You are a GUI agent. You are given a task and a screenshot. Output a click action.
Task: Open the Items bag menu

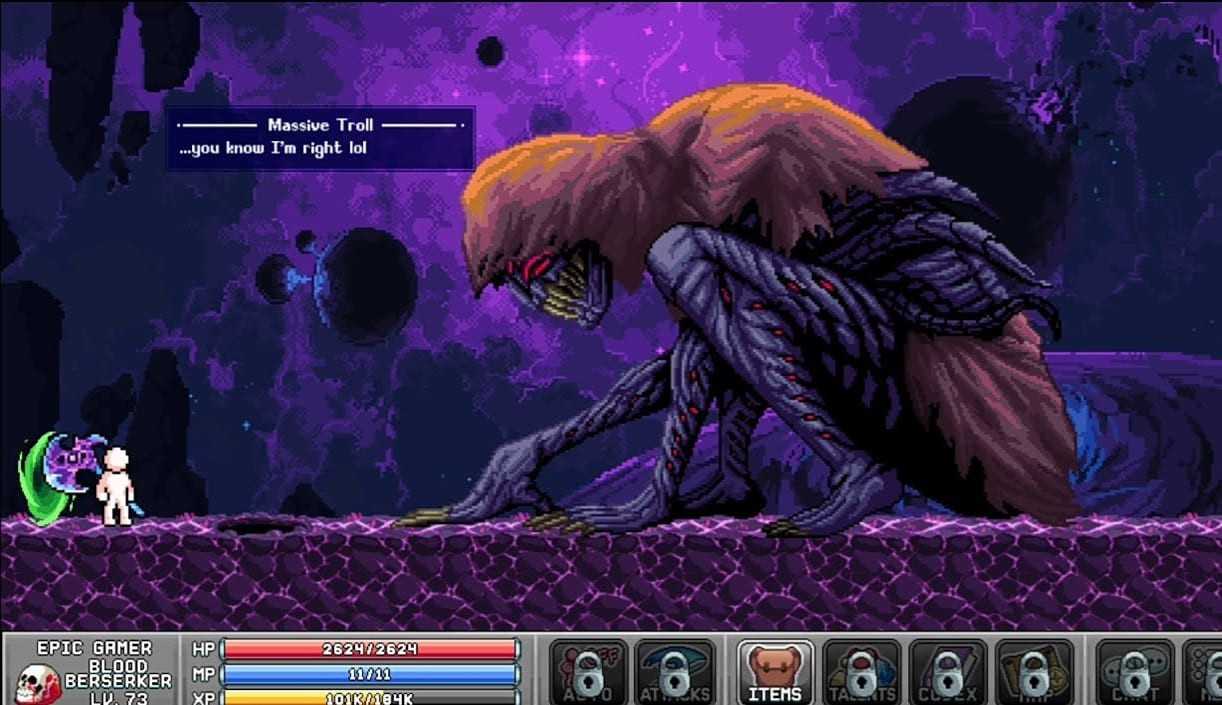[x=776, y=672]
